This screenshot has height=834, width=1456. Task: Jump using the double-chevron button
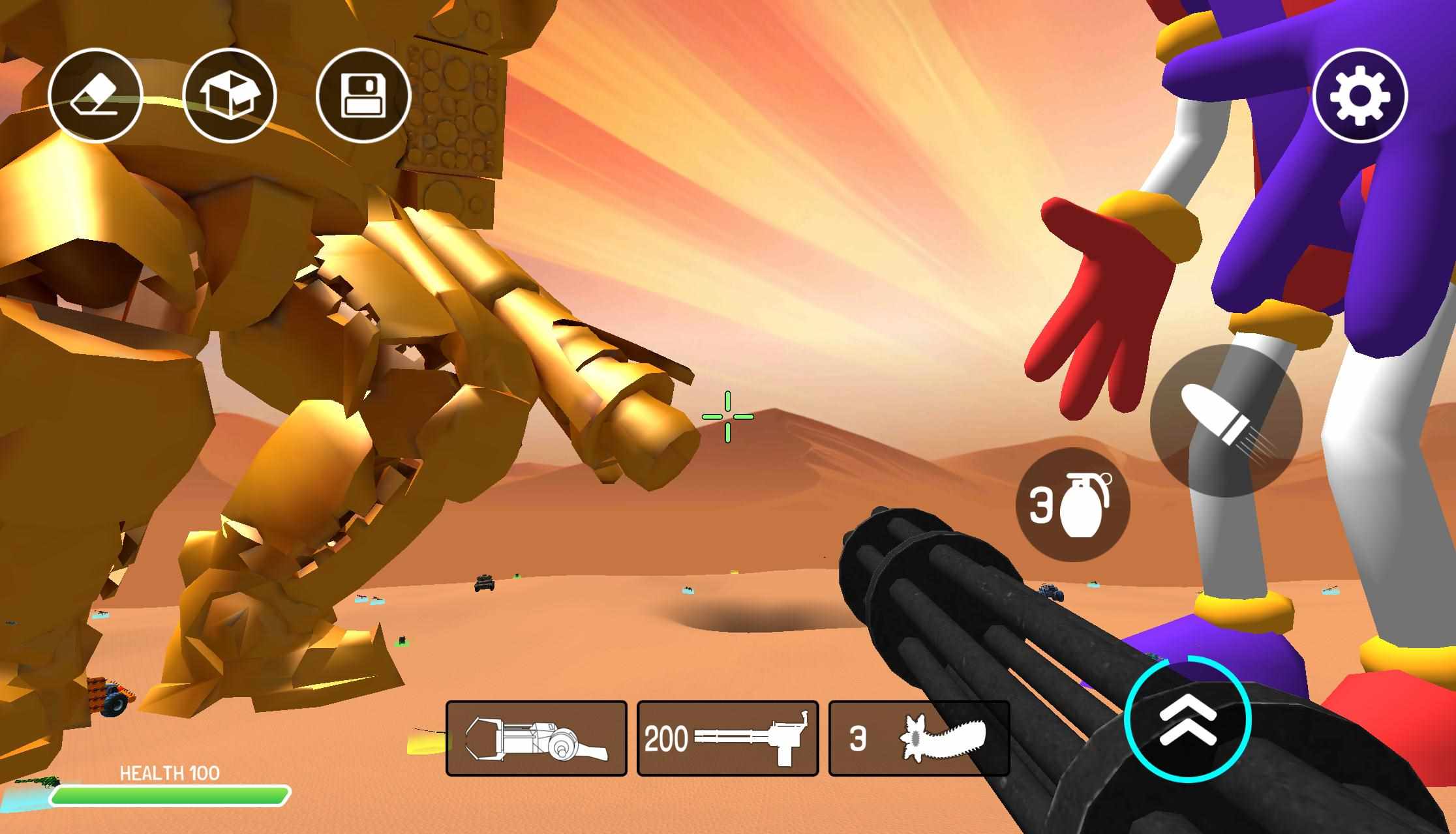pos(1187,718)
